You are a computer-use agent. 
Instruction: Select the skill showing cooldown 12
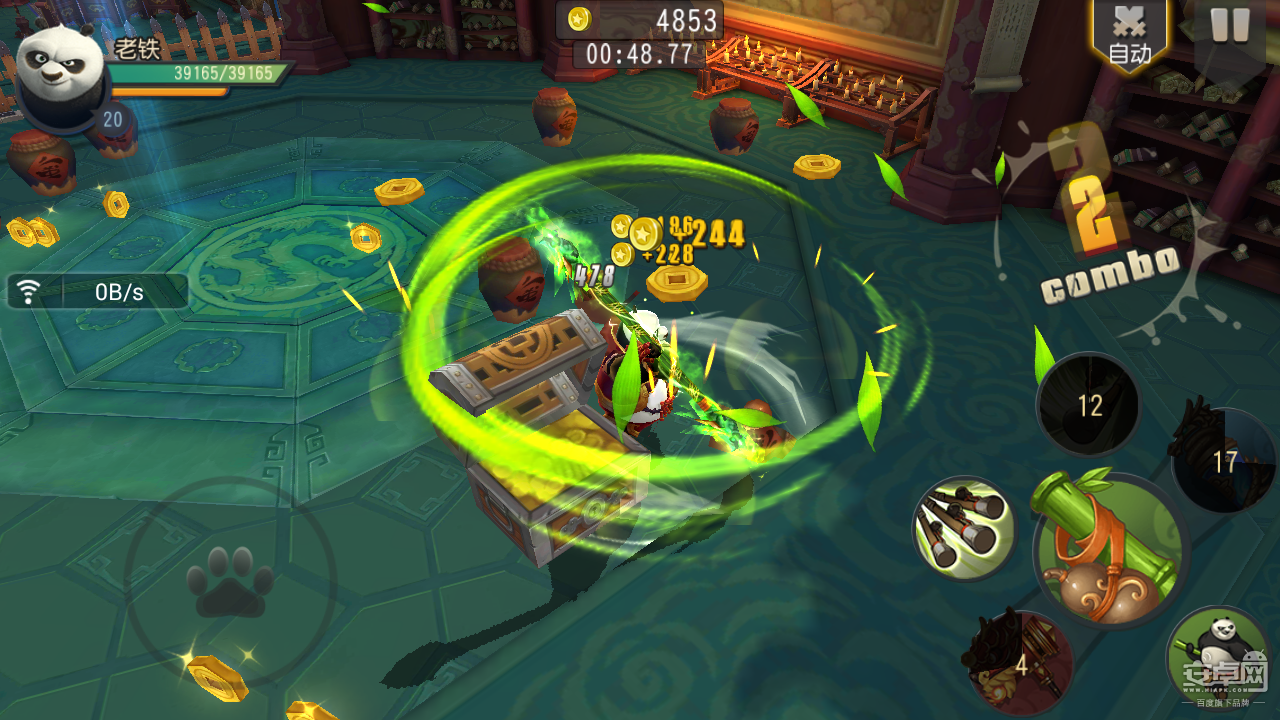(1088, 404)
